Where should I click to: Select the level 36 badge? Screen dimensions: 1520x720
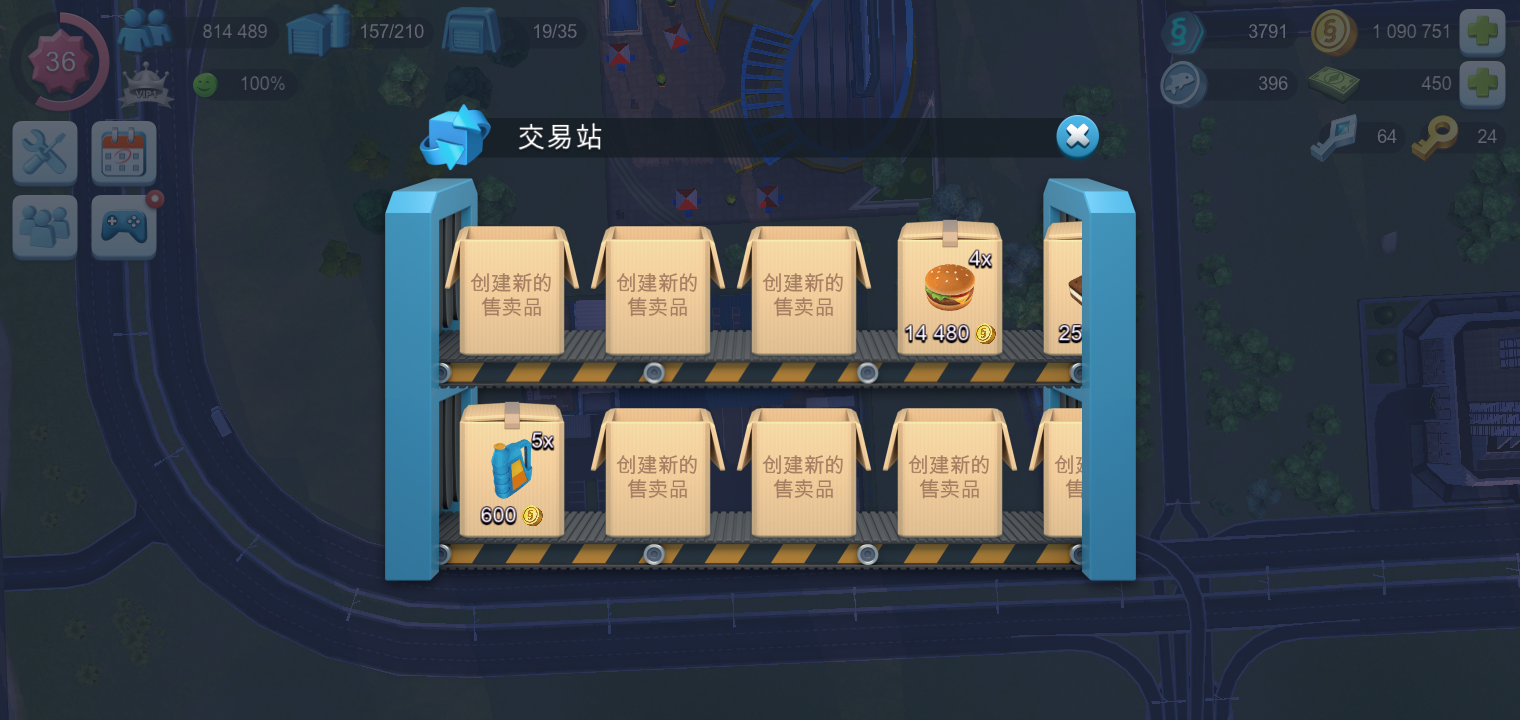pos(60,62)
